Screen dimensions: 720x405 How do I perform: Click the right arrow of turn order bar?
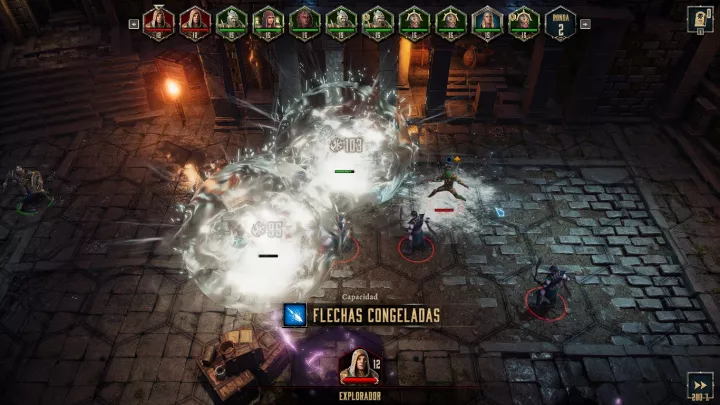pyautogui.click(x=585, y=22)
